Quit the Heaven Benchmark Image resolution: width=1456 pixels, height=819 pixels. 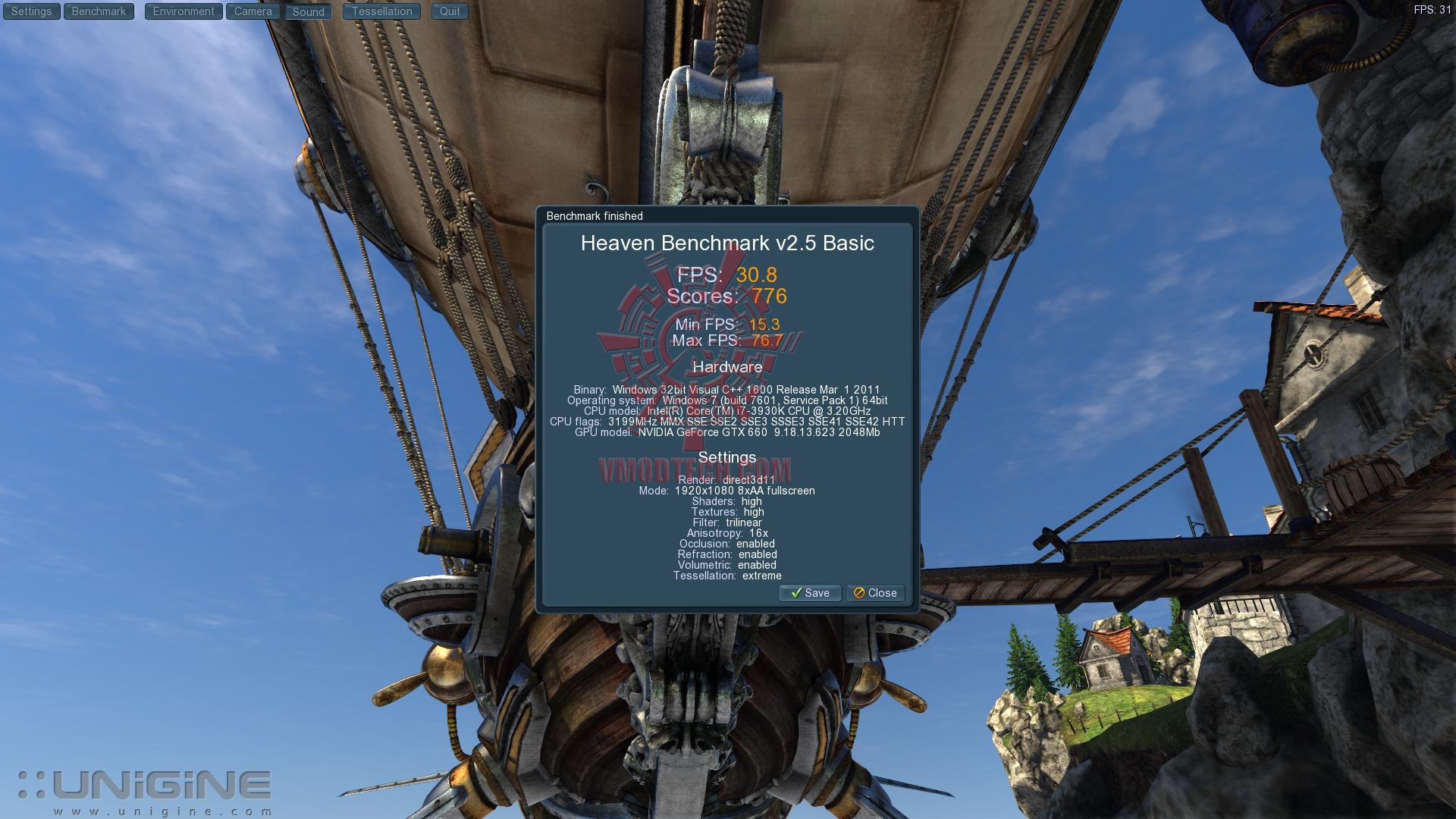pos(450,11)
